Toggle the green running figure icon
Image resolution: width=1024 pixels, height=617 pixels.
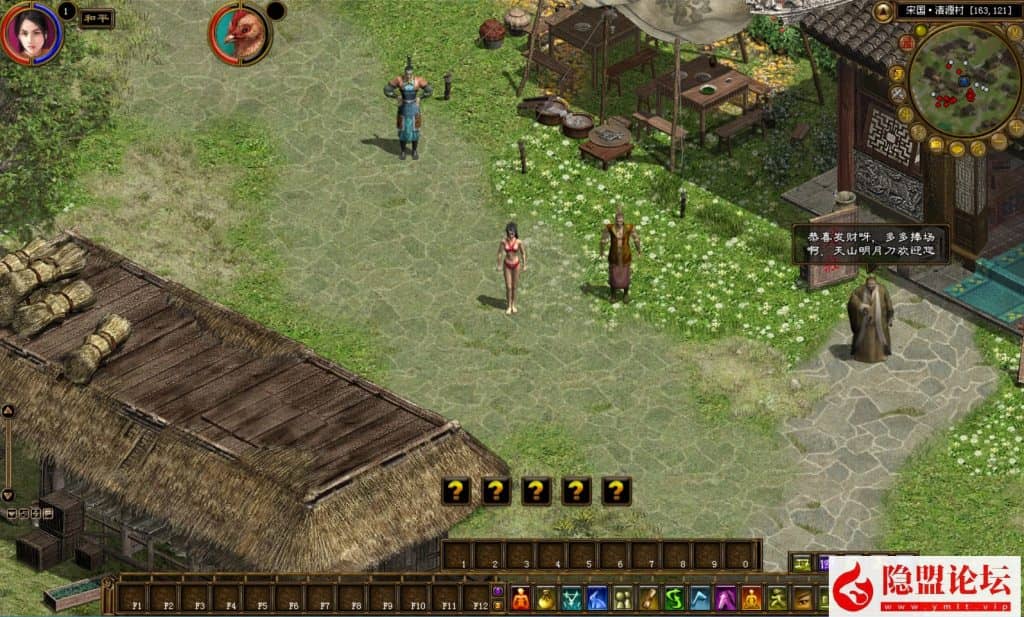[x=777, y=598]
